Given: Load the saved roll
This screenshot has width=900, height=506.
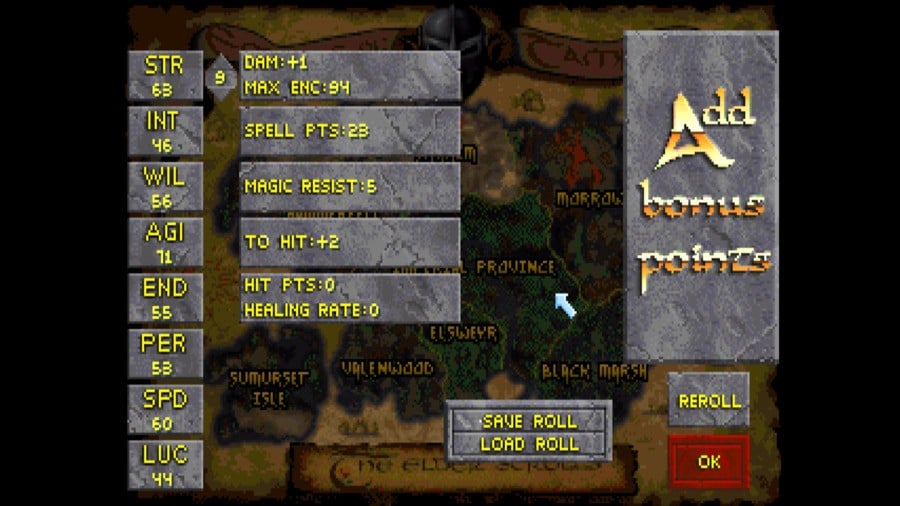Looking at the screenshot, I should point(529,444).
